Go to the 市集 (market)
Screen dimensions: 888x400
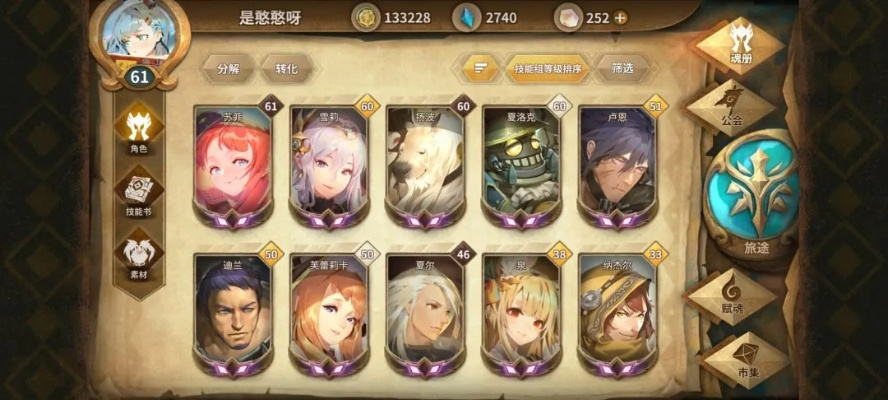click(747, 357)
